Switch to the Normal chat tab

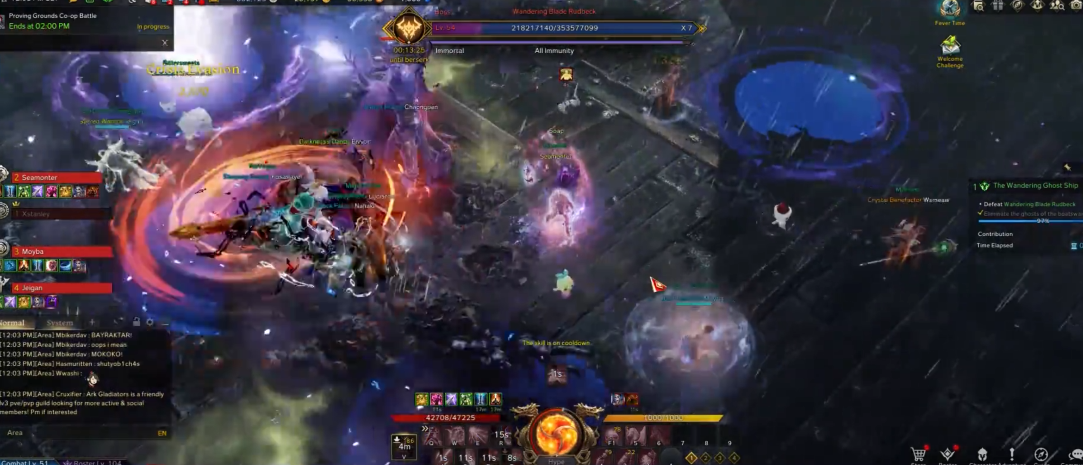pos(13,323)
